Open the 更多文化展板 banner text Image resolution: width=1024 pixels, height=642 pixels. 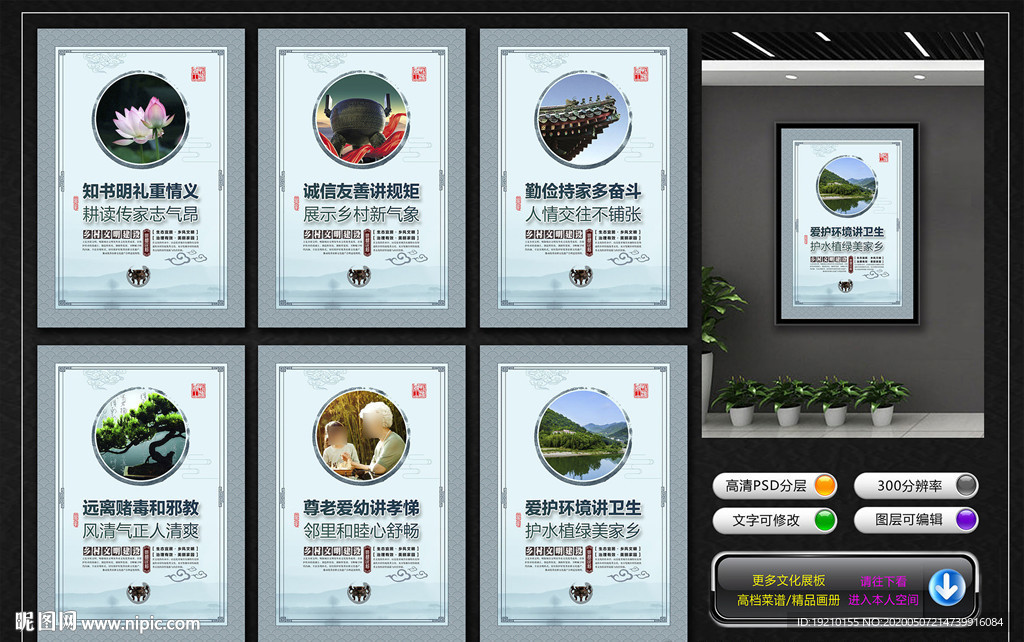point(788,580)
